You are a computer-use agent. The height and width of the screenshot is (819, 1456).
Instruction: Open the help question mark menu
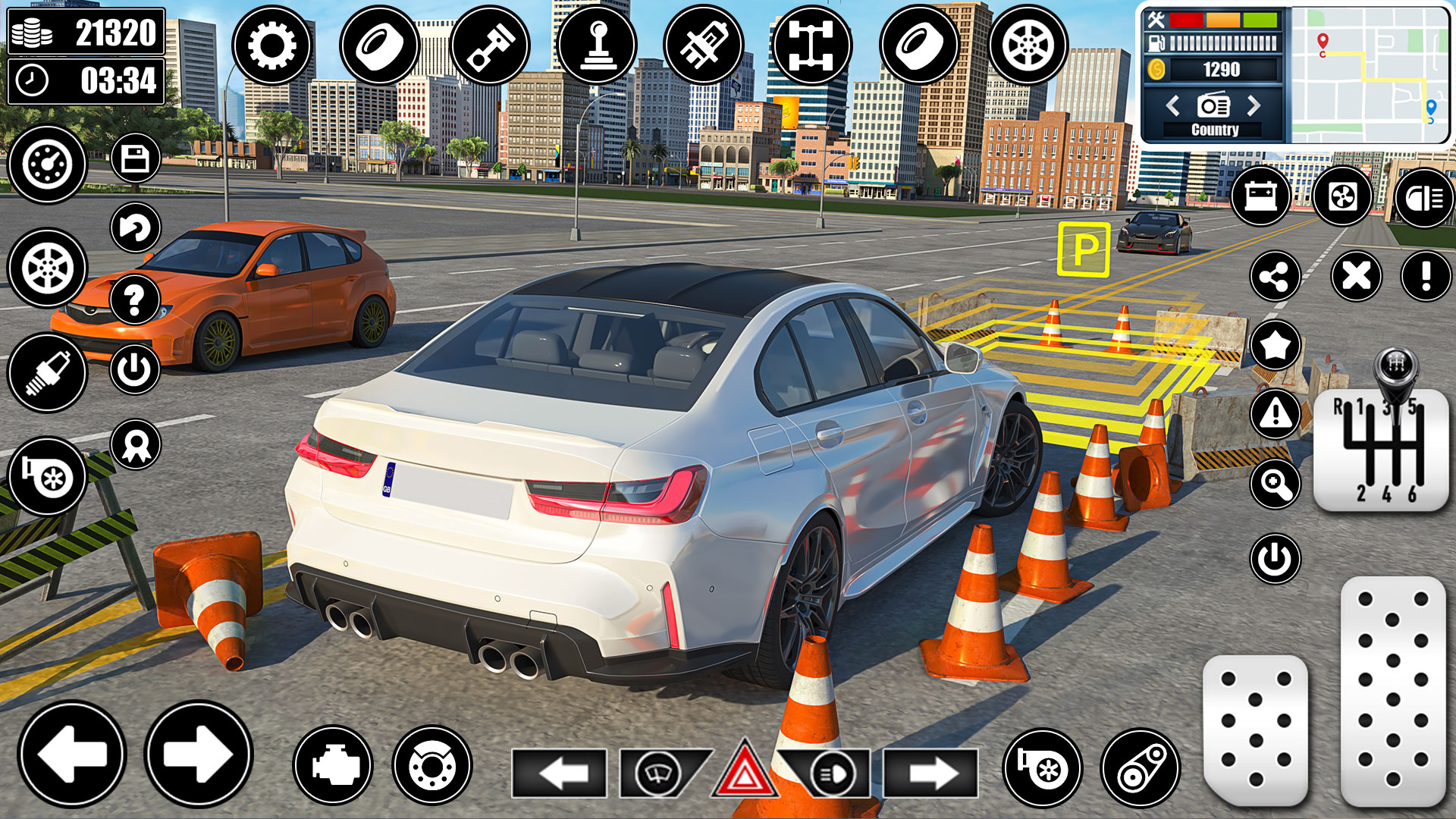click(x=135, y=300)
